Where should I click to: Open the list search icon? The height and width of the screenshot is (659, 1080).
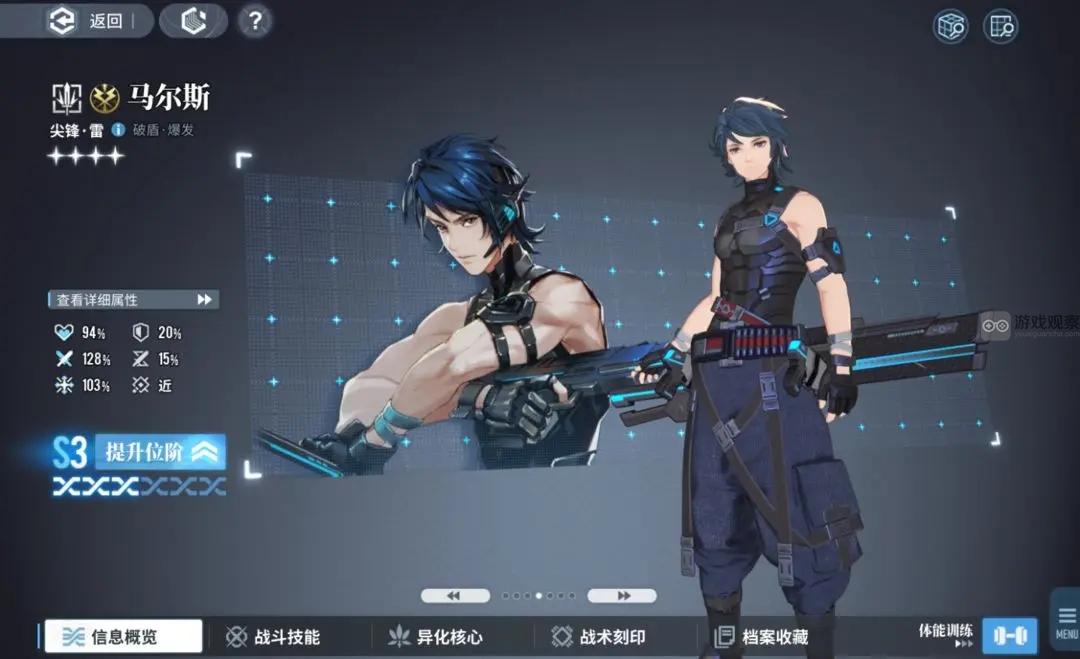(x=1000, y=27)
